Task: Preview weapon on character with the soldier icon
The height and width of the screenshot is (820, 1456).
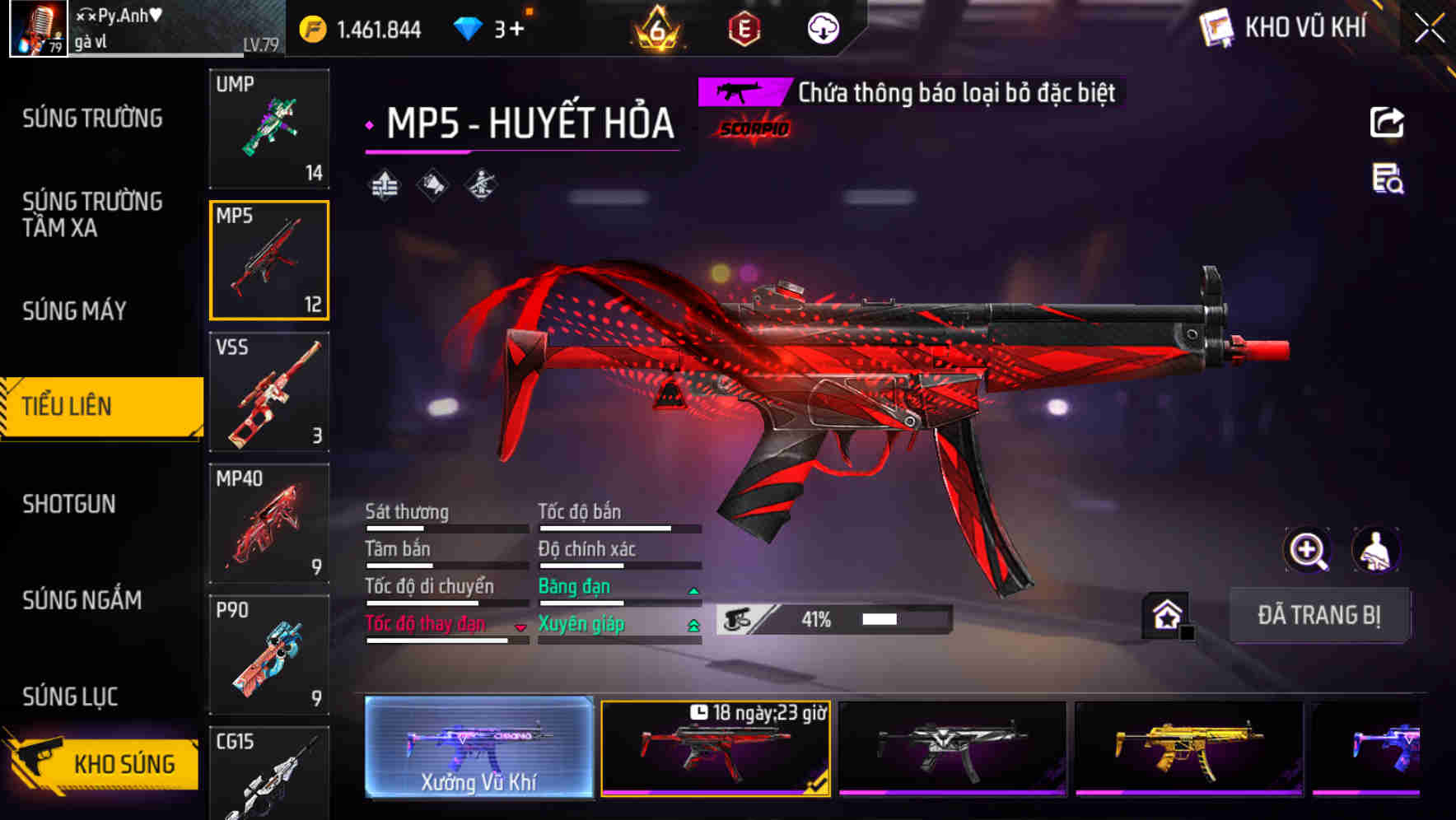Action: click(x=1374, y=550)
